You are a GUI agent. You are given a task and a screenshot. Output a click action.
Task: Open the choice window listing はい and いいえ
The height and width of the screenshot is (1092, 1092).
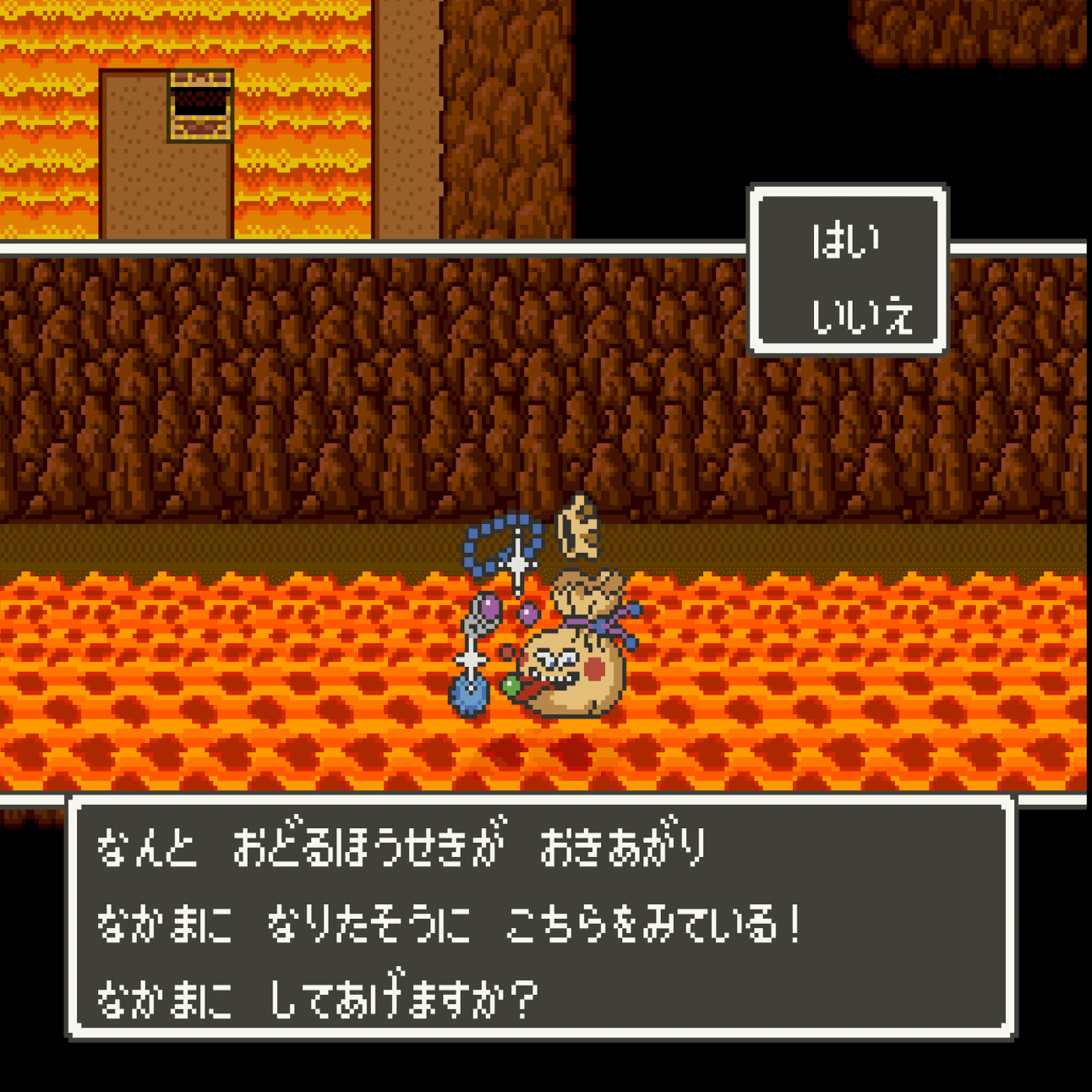point(848,269)
